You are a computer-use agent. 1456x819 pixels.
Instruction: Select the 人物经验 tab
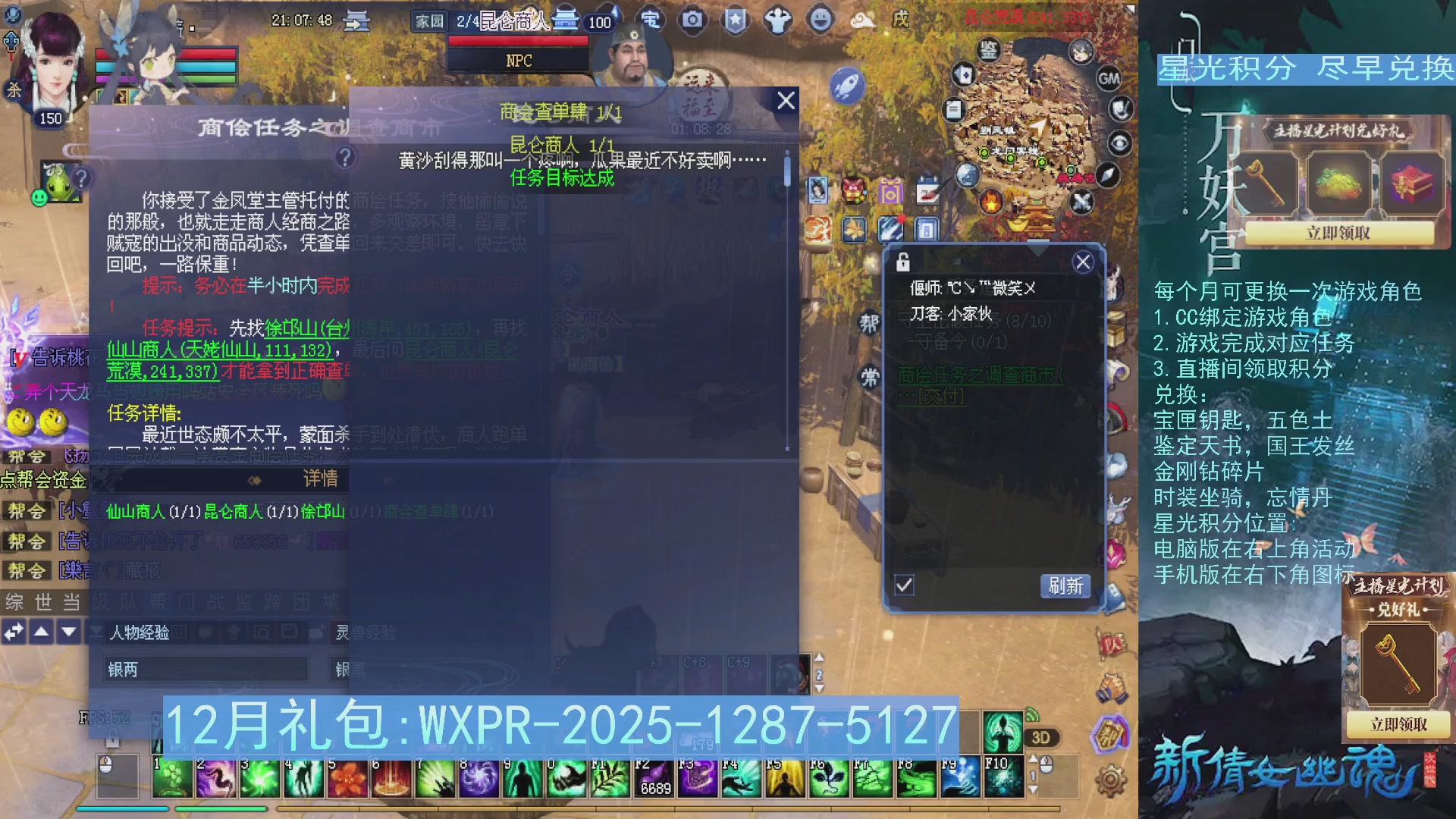point(140,632)
